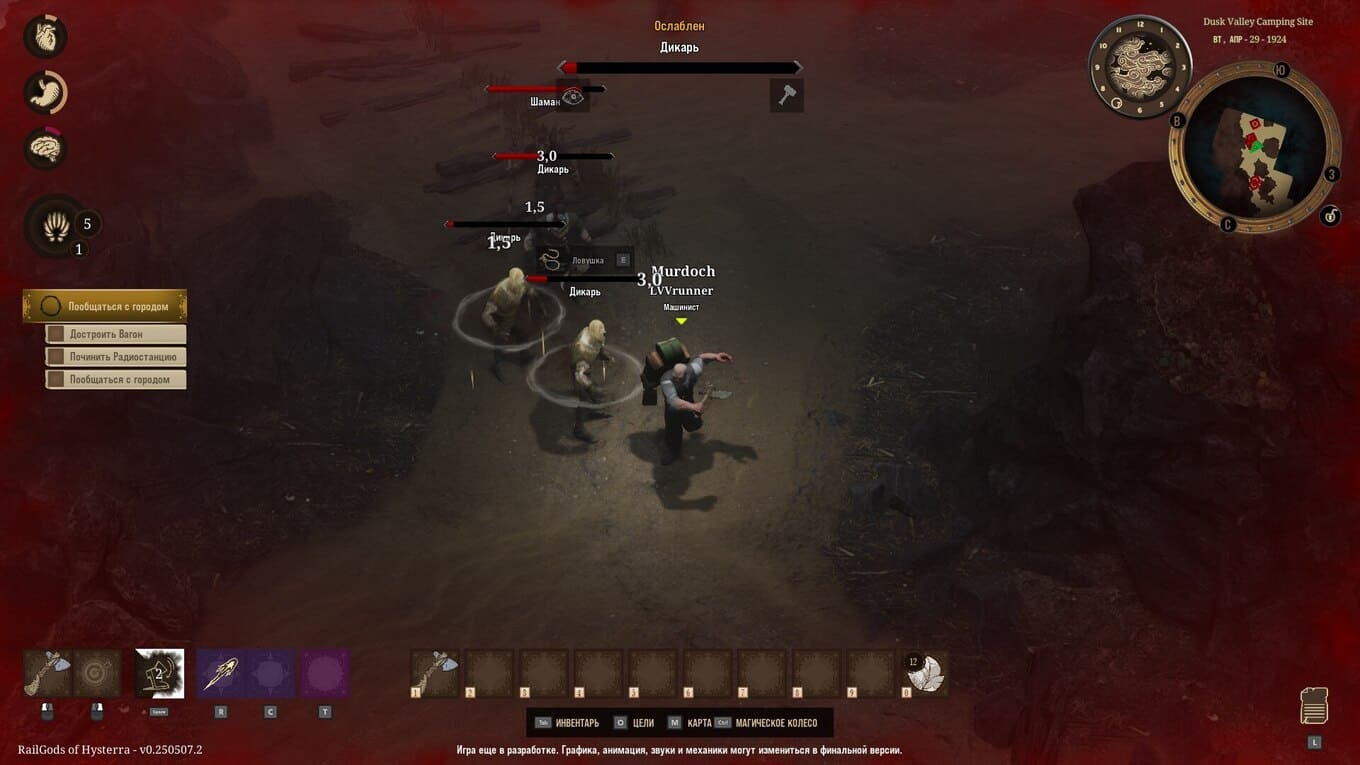Click the primary axe weapon icon
1360x765 pixels.
point(47,673)
